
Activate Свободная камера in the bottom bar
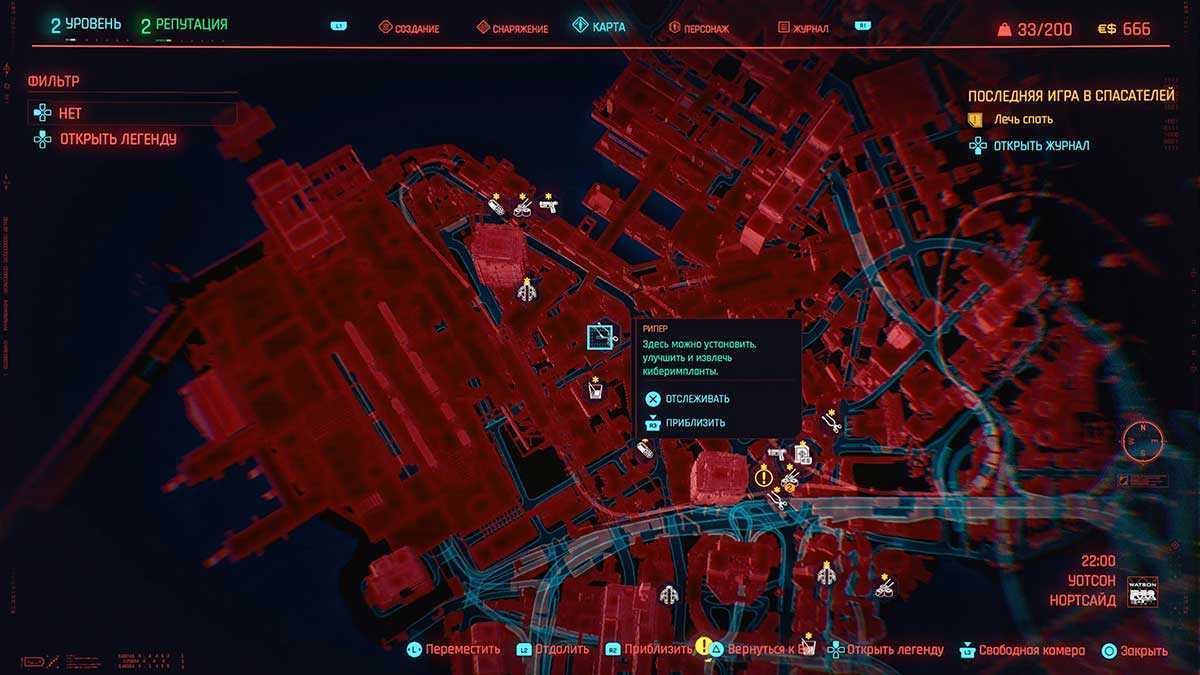point(1031,650)
